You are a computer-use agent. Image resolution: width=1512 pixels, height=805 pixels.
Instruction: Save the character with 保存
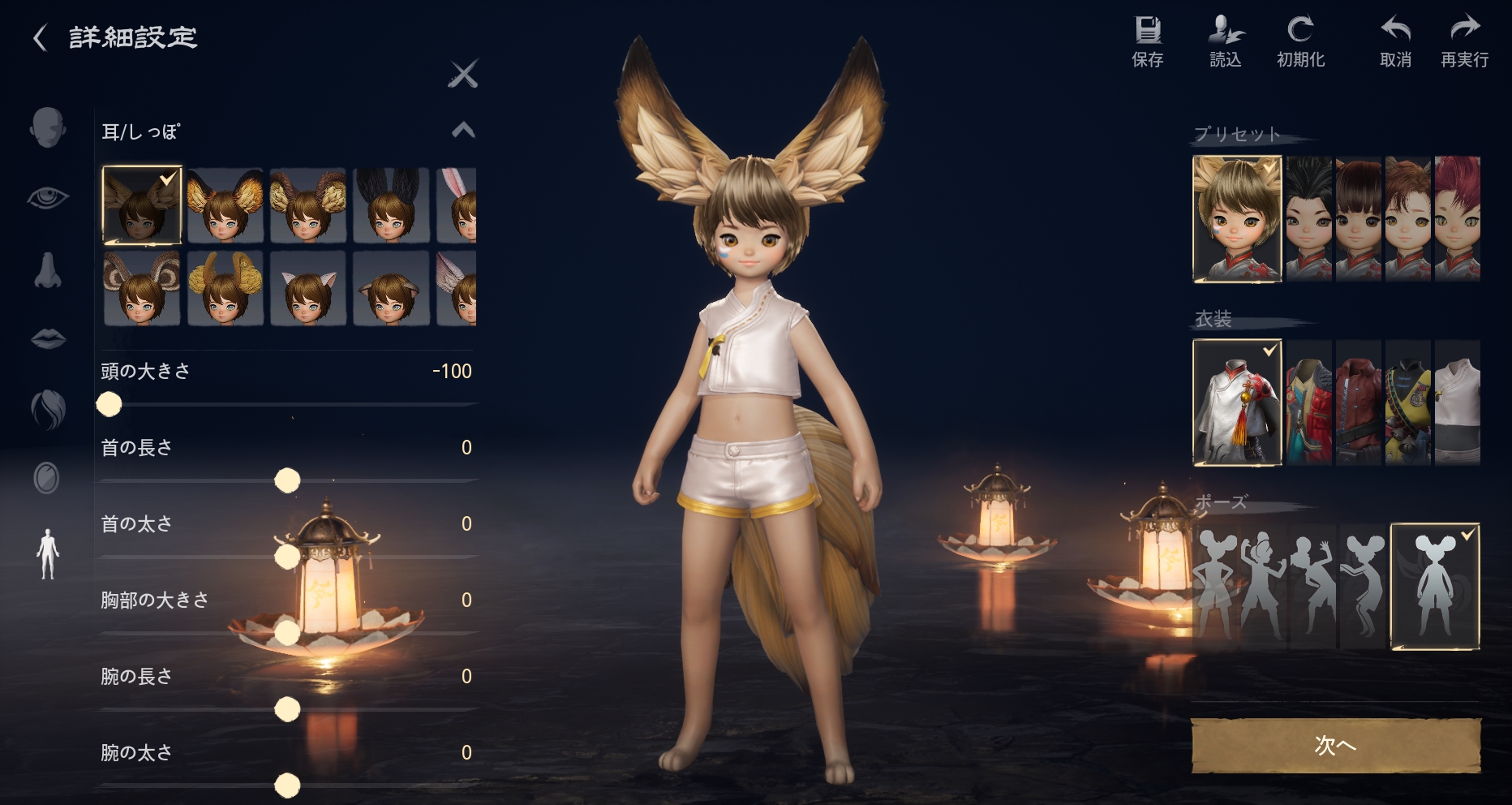pos(1147,42)
